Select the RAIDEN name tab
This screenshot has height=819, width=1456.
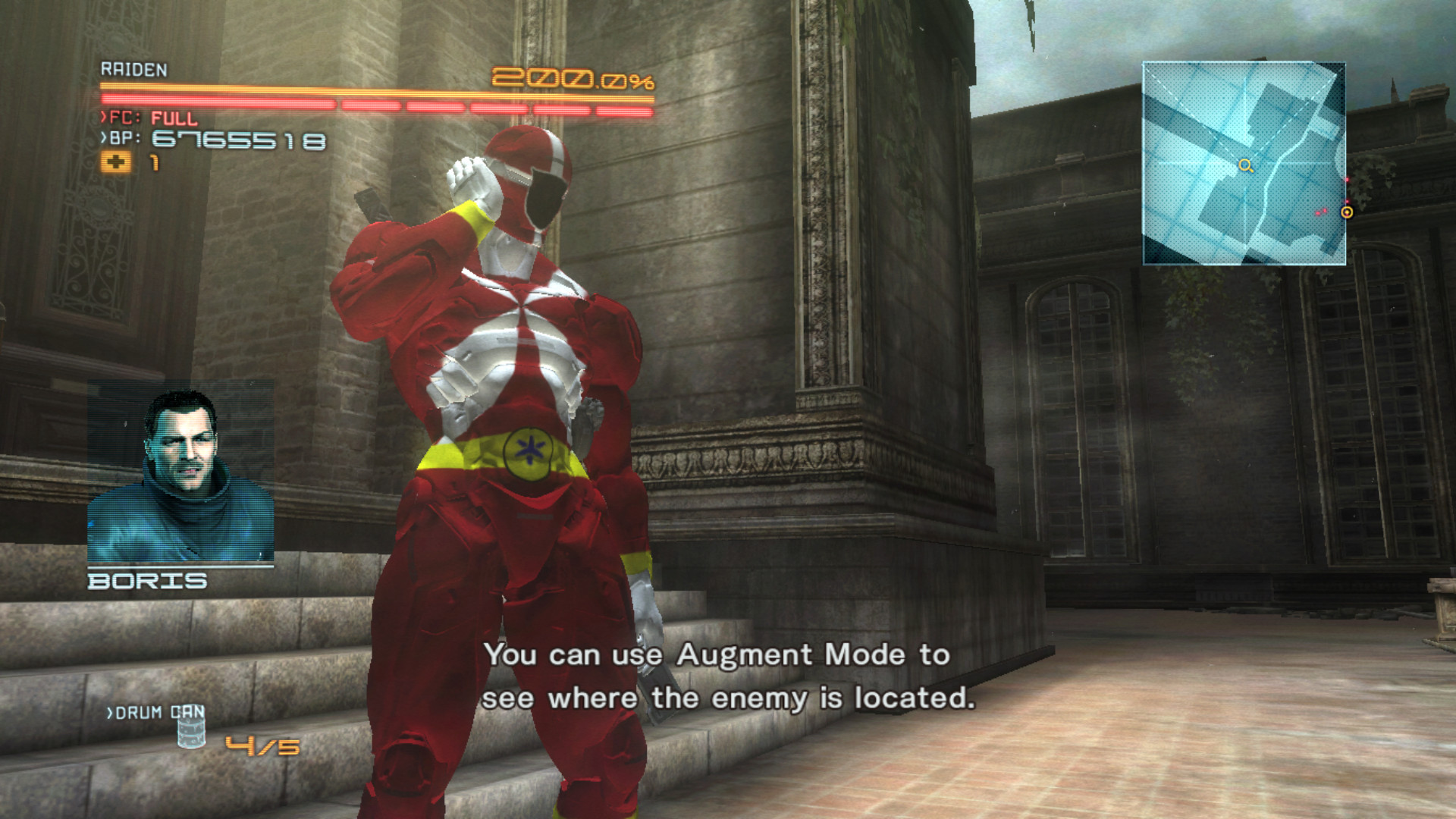coord(133,68)
